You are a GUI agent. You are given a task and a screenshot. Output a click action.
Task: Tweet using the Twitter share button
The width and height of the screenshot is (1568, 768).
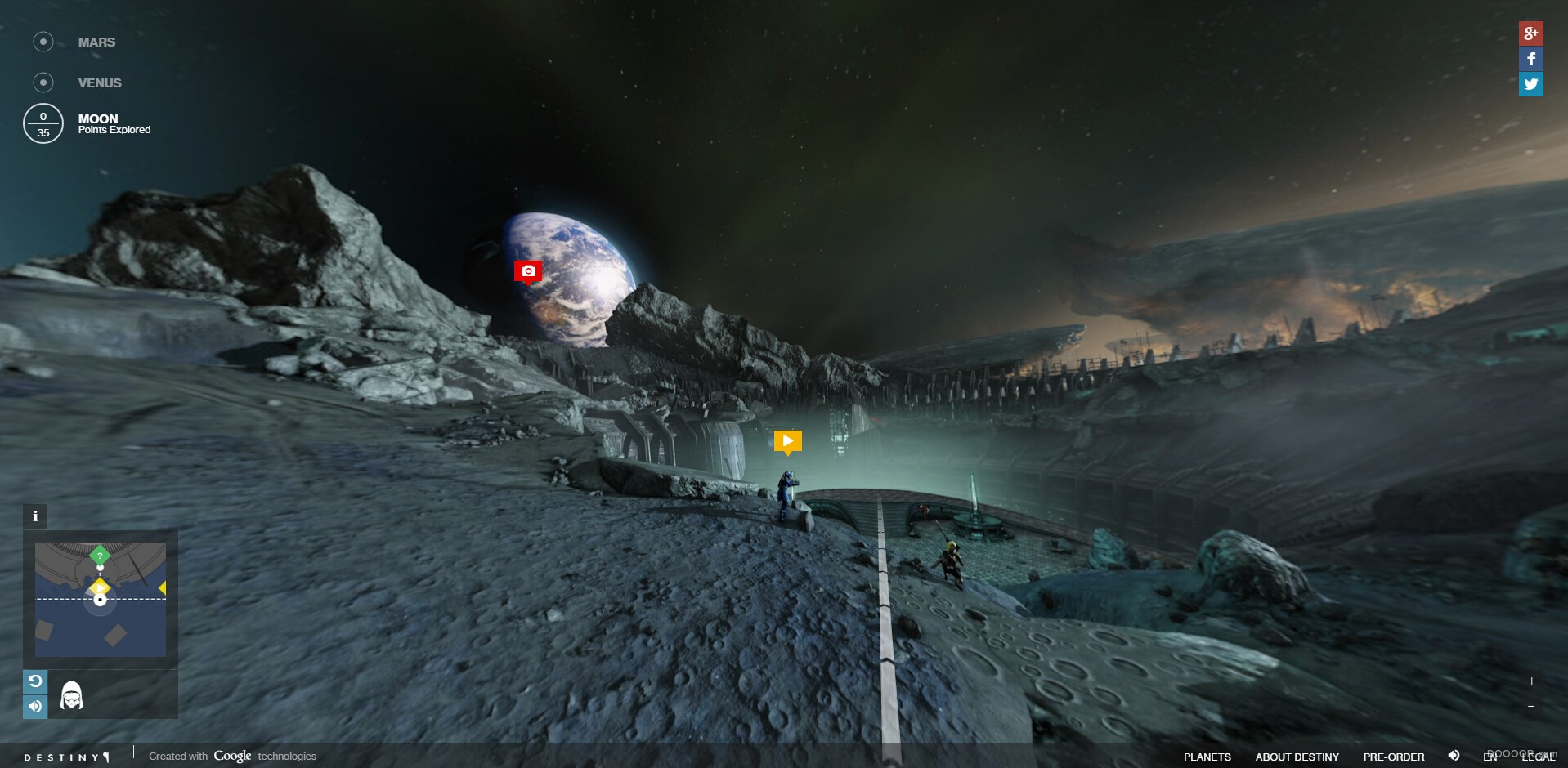(1530, 84)
